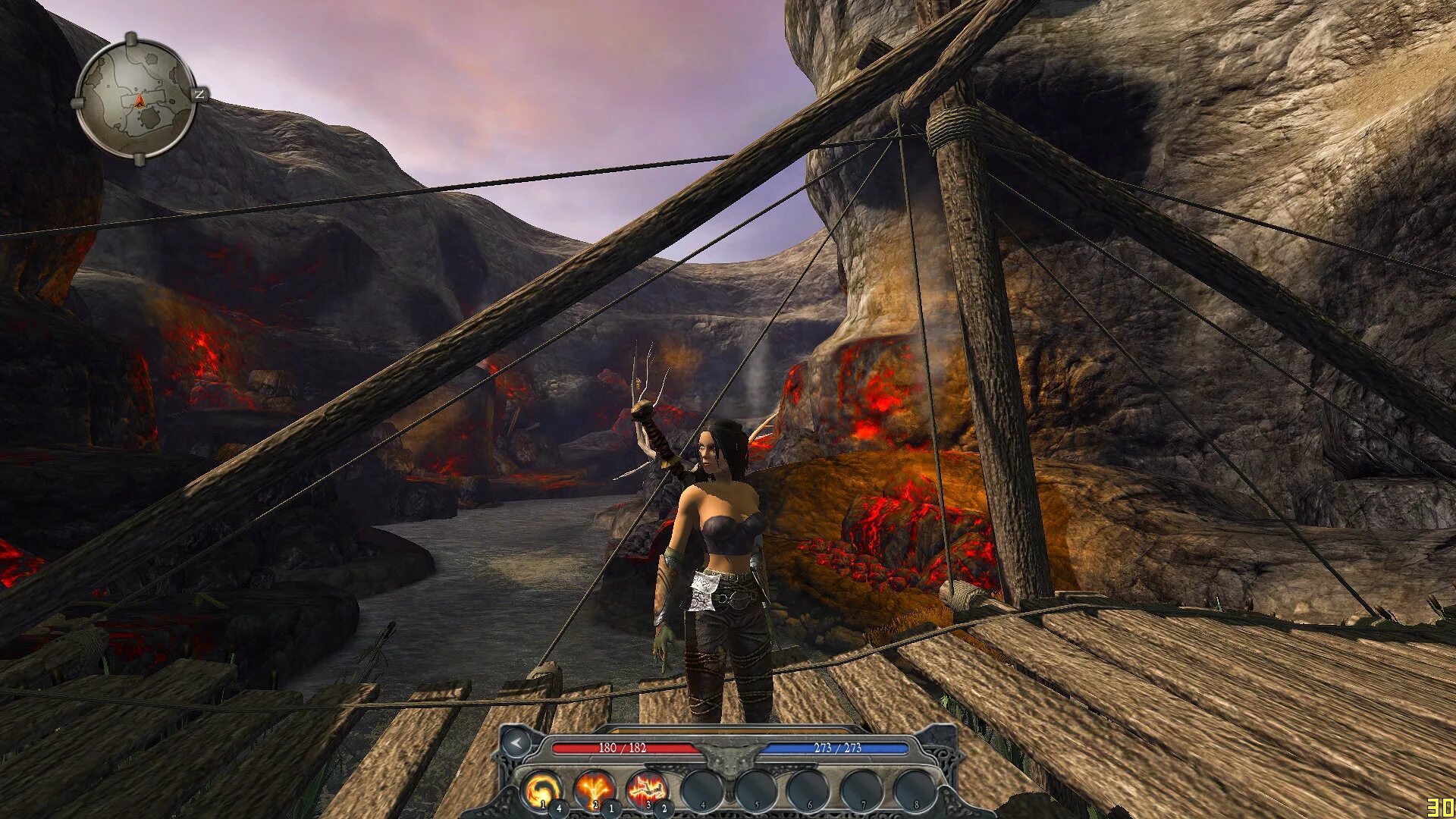Use the burning figure skill in slot 3

647,790
